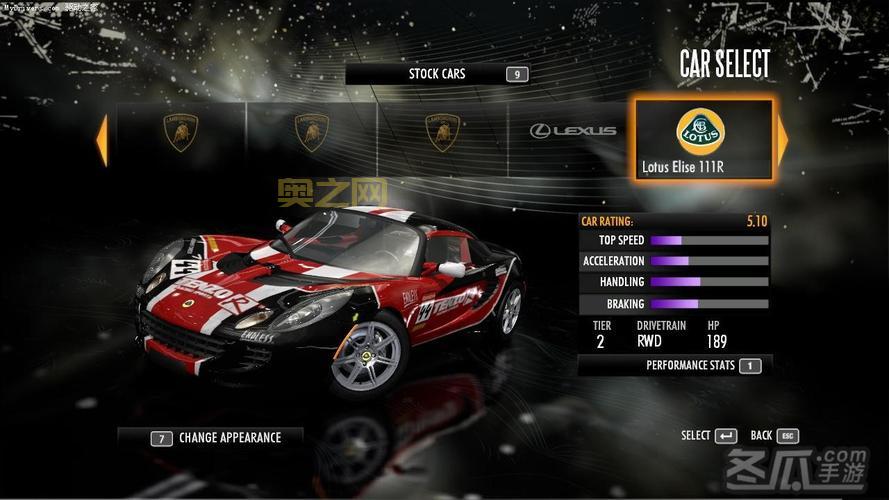This screenshot has height=500, width=889.
Task: Go back using the Back button
Action: tap(774, 436)
